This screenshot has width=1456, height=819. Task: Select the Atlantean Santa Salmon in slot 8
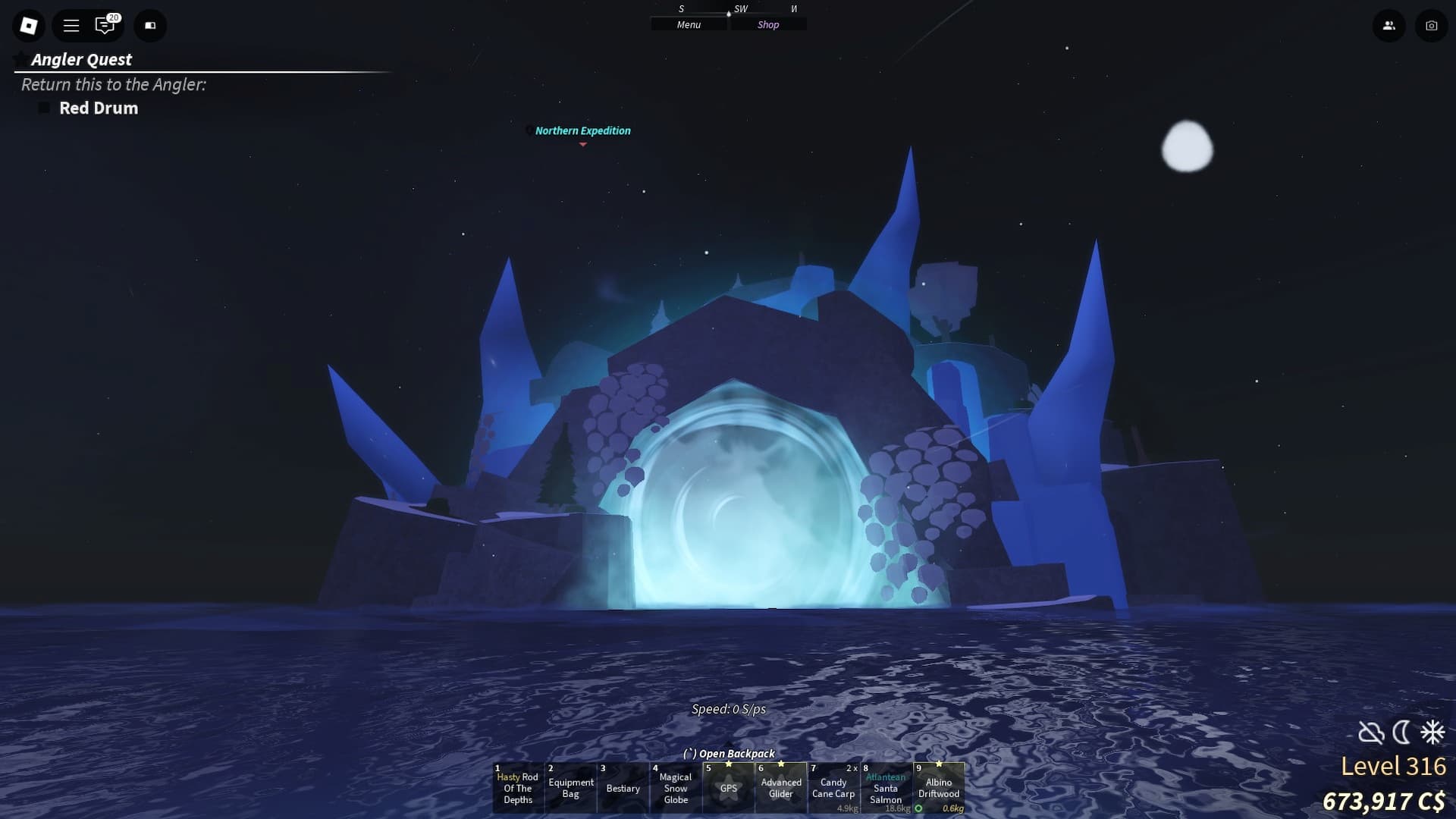tap(886, 789)
